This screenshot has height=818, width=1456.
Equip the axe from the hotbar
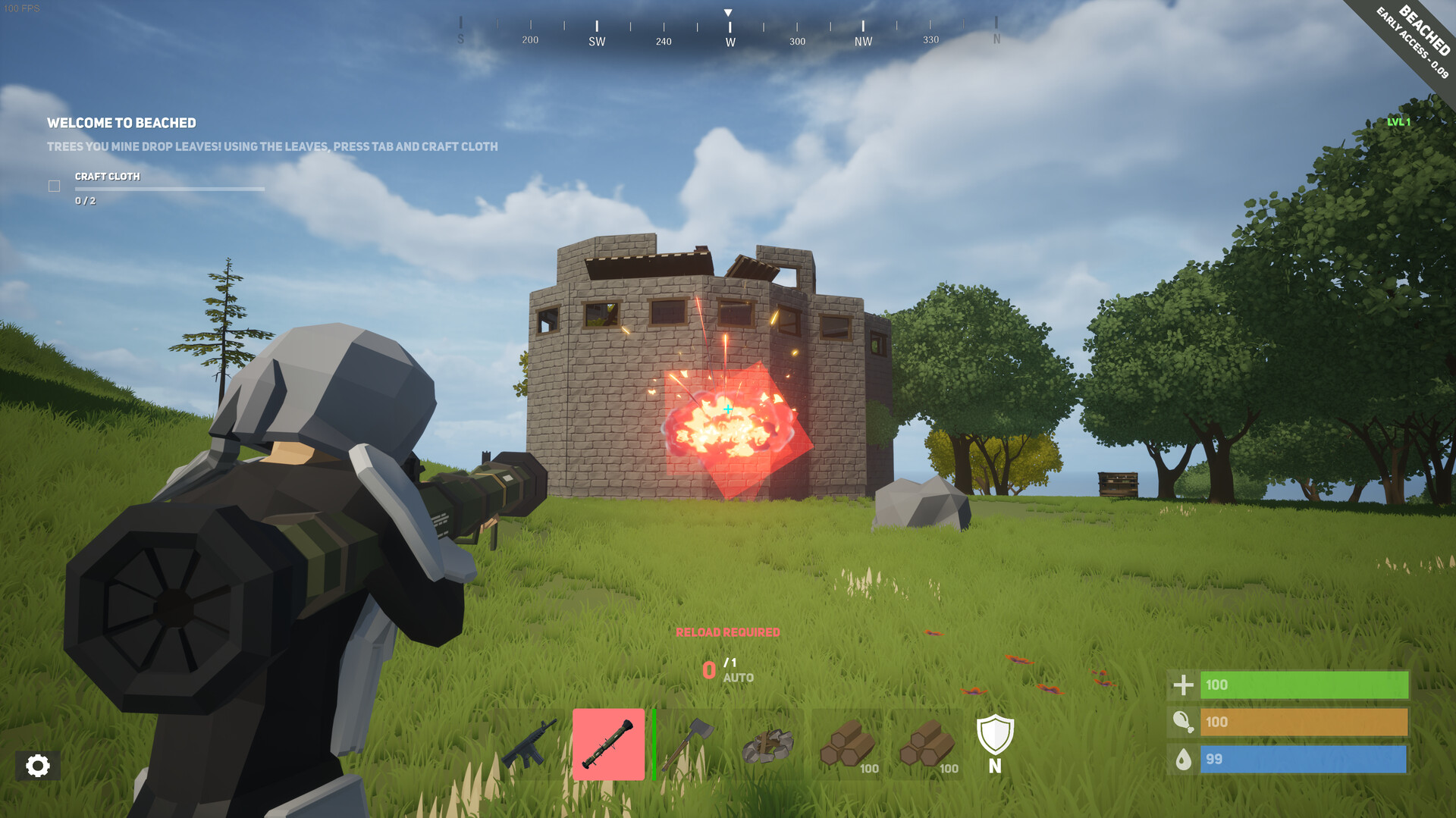click(689, 744)
